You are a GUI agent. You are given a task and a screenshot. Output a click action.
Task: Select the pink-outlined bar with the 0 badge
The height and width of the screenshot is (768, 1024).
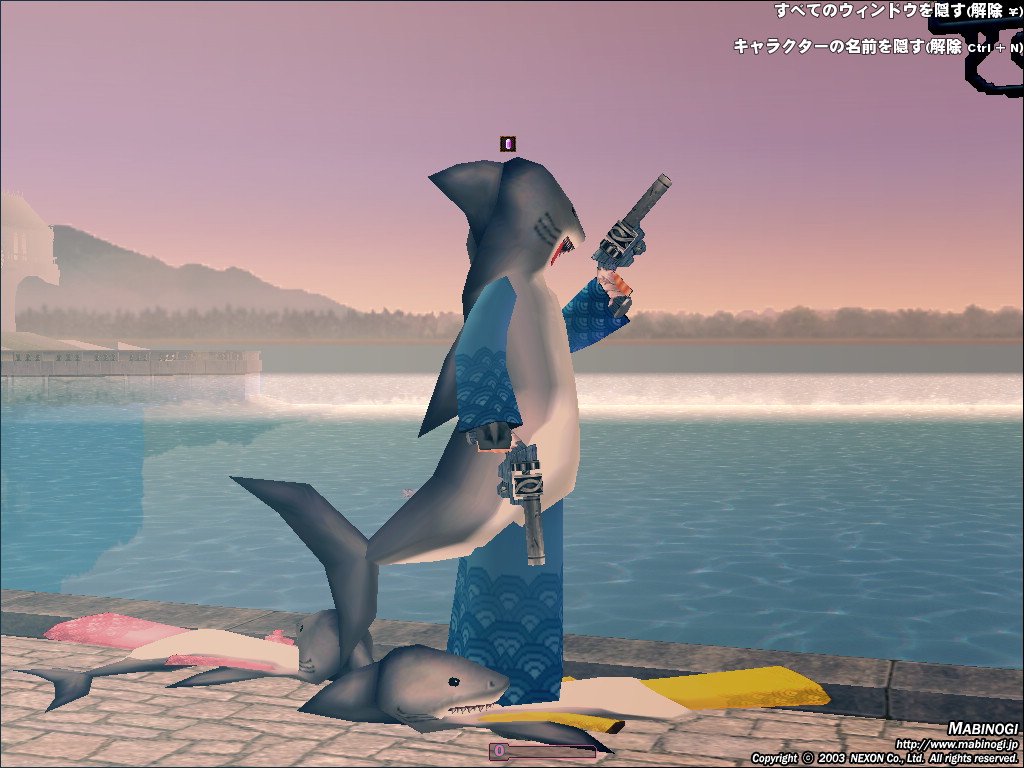(x=542, y=750)
